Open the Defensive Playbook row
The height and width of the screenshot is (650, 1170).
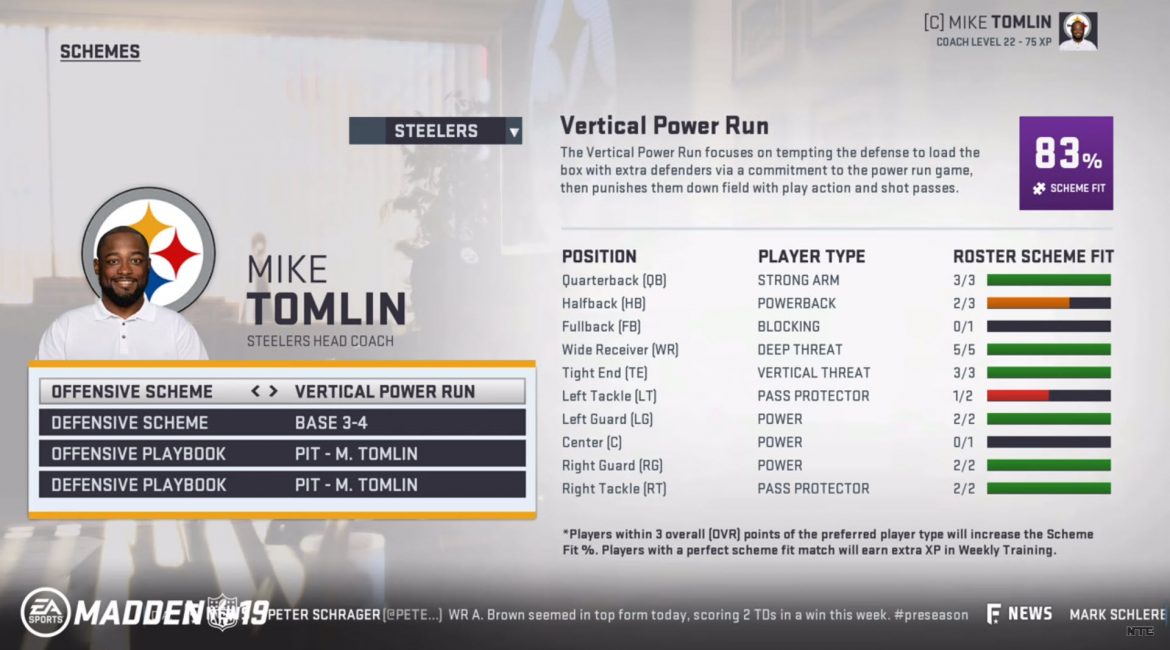pyautogui.click(x=282, y=484)
